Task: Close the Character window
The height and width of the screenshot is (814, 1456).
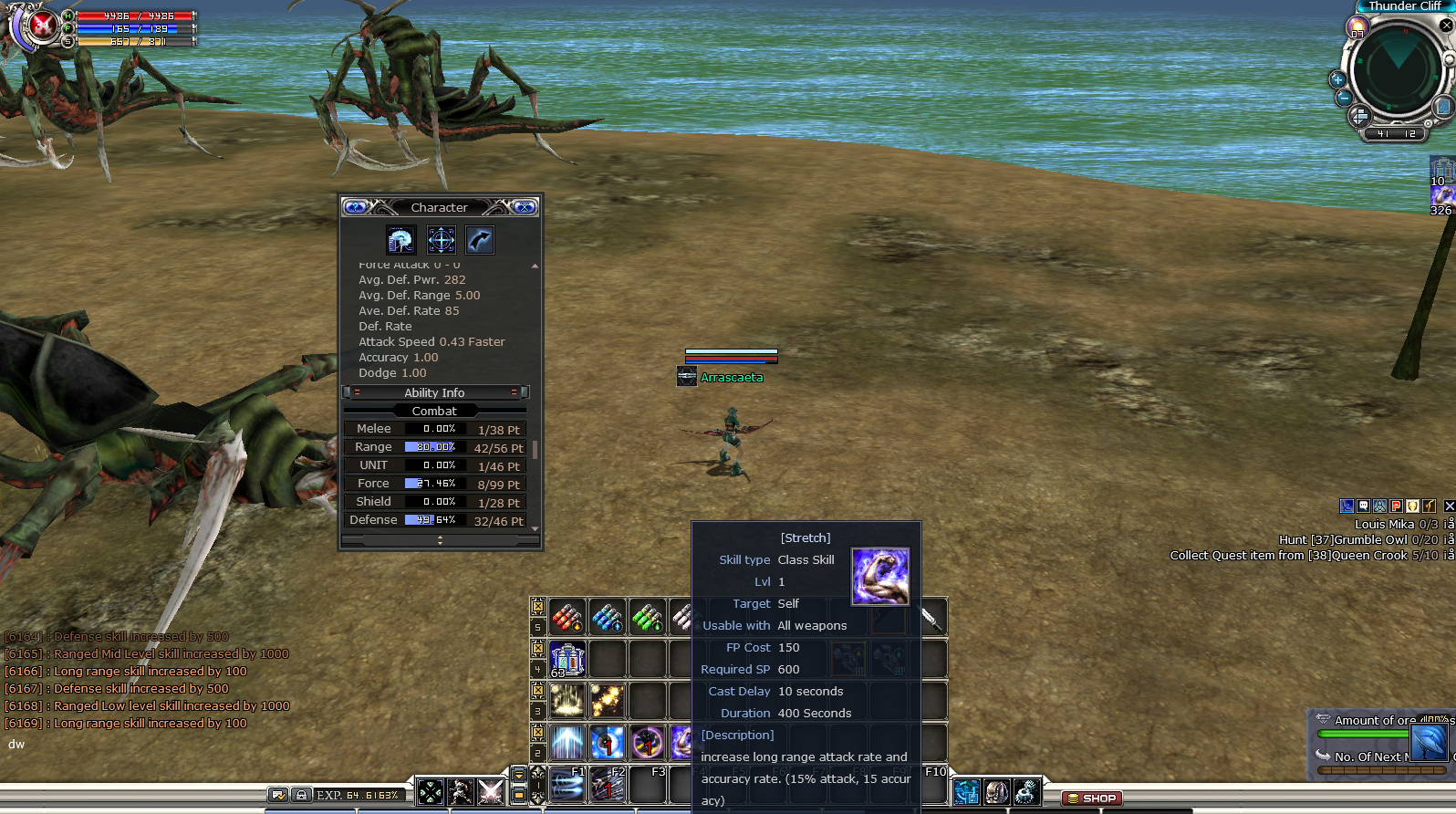Action: tap(525, 207)
